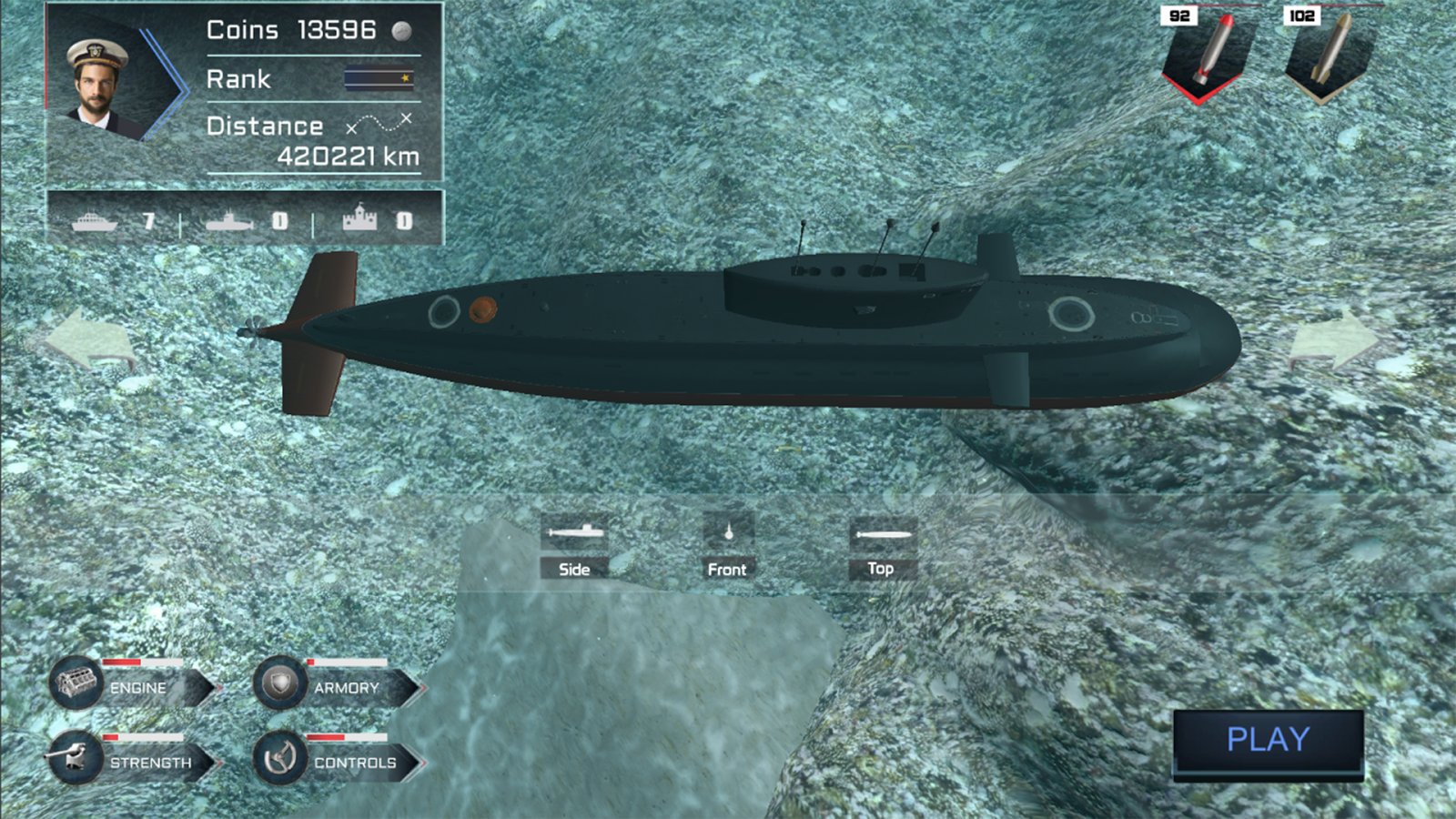The height and width of the screenshot is (819, 1456).
Task: Switch to Side view of submarine
Action: coord(574,548)
